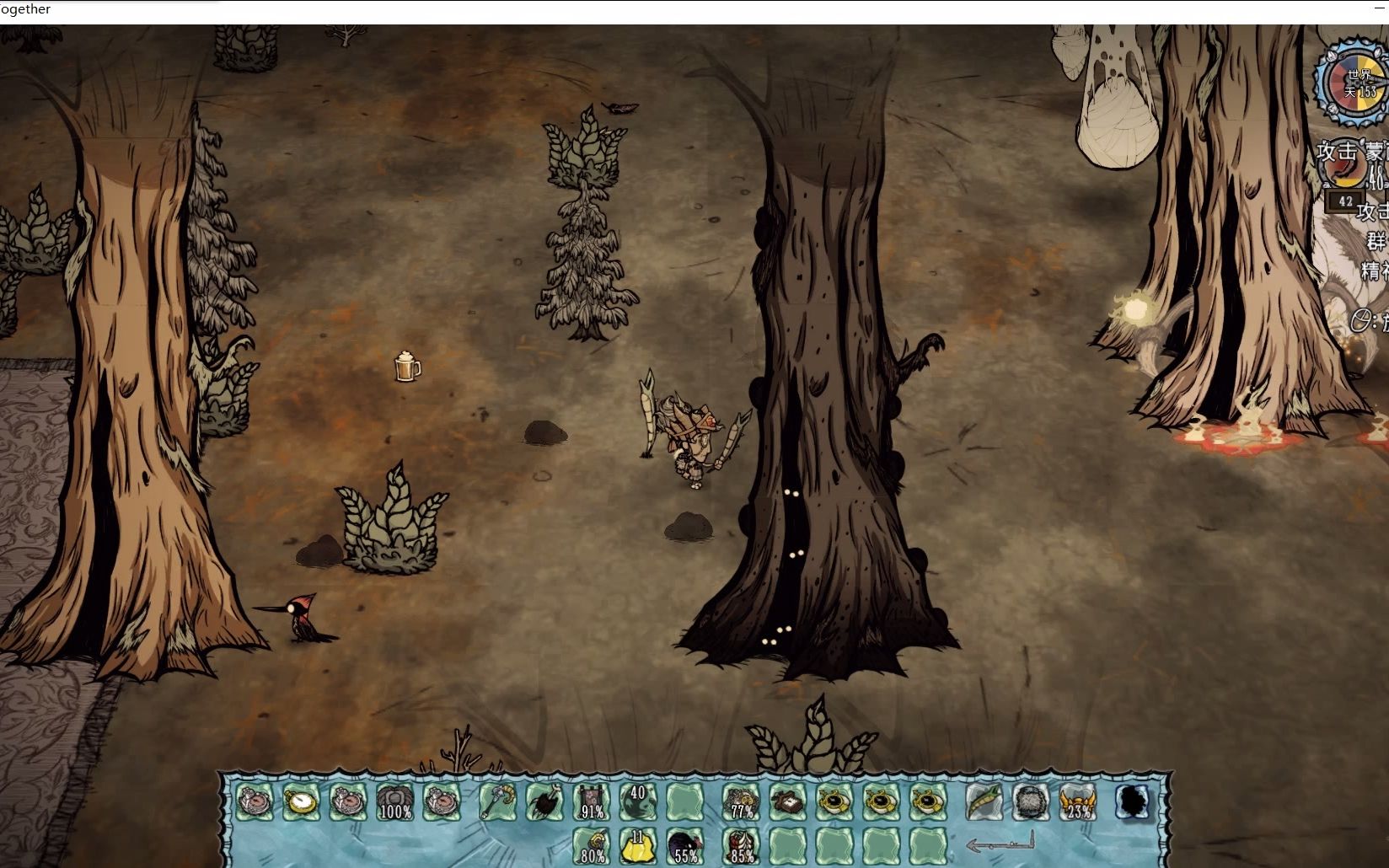Pick the grey spider hat at 100%
The width and height of the screenshot is (1389, 868).
(x=394, y=801)
